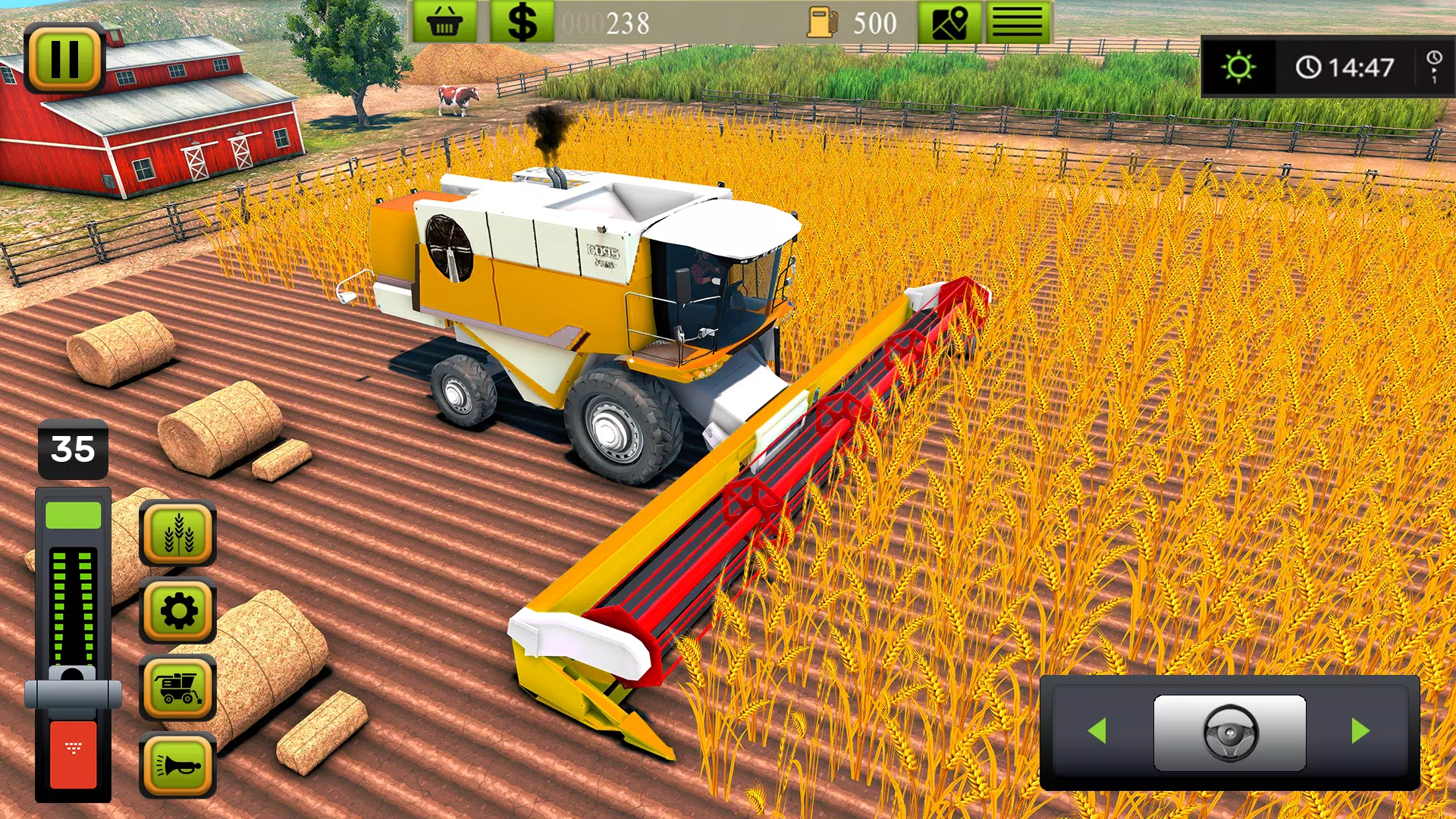
Task: Check fuel by clicking the fuel pump icon
Action: (x=824, y=20)
